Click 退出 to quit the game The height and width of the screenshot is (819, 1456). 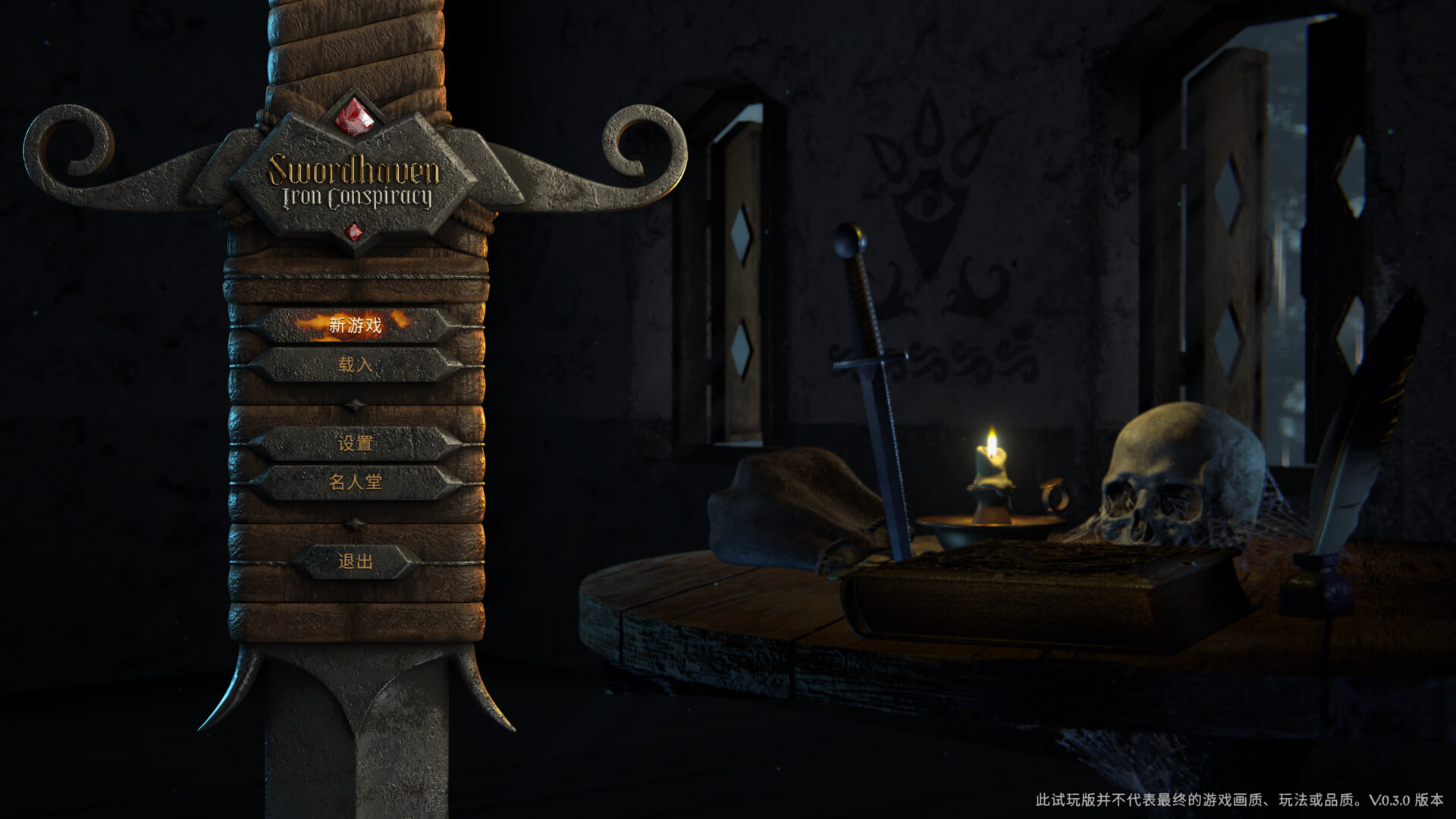click(x=355, y=563)
